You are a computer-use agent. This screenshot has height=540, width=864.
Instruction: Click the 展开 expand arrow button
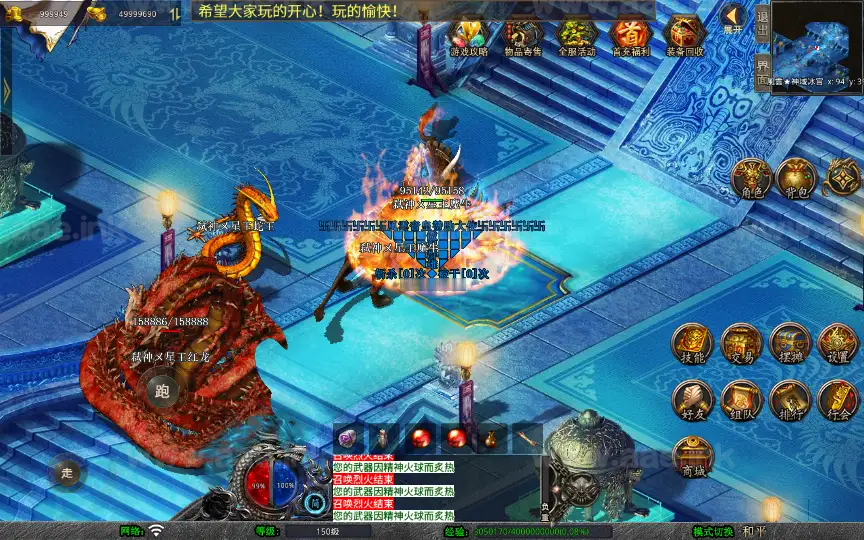coord(734,17)
